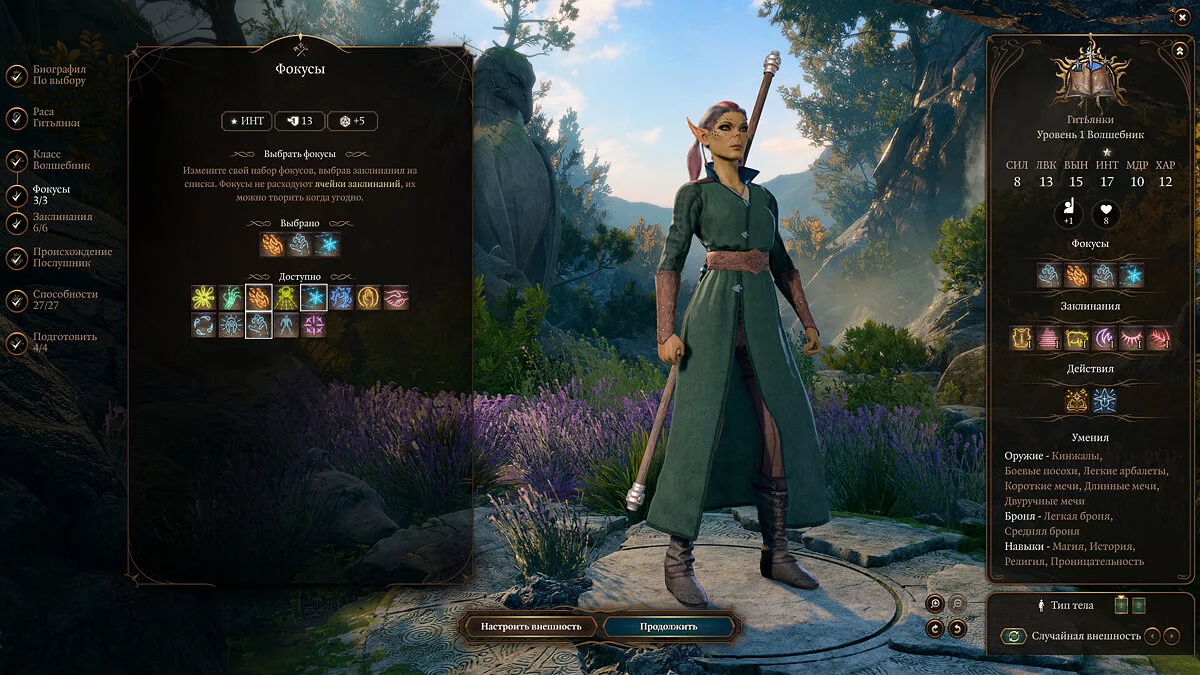Close the character creation screen
The image size is (1200, 675).
[1181, 14]
